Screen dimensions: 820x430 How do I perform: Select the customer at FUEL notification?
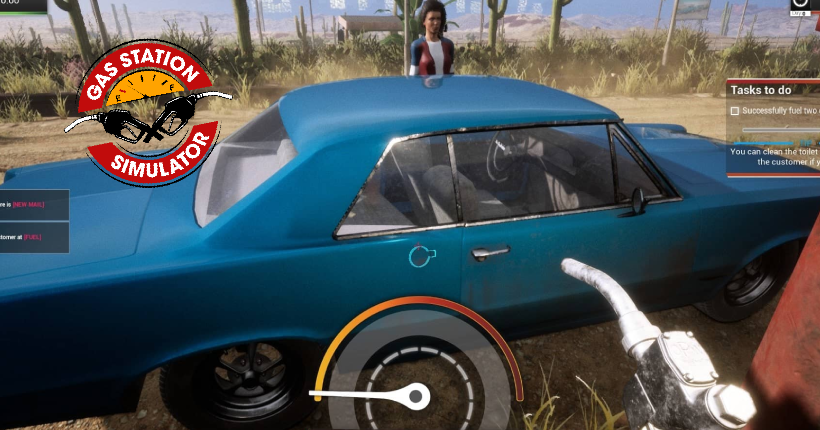(33, 237)
